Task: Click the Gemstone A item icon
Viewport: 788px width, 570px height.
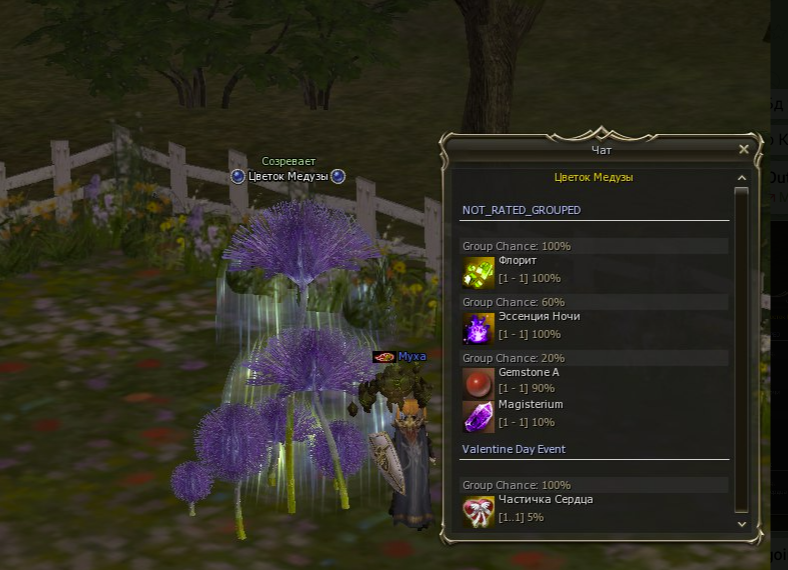Action: point(478,384)
